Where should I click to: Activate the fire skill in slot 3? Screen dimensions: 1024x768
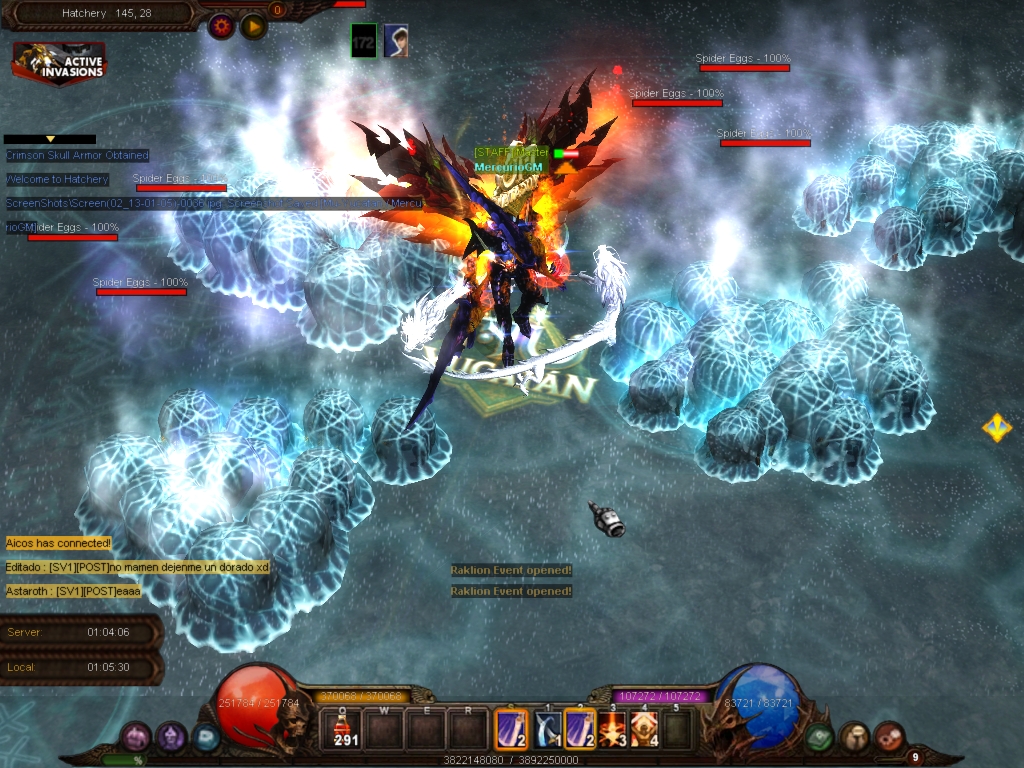(611, 729)
